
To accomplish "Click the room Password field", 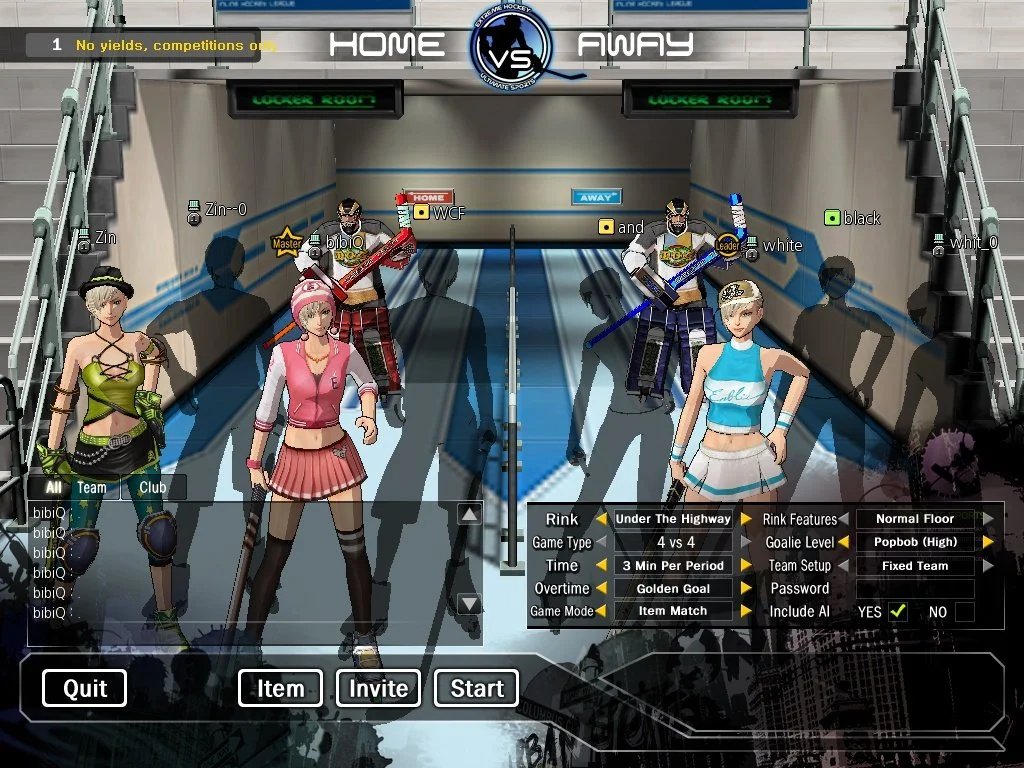I will pos(915,589).
